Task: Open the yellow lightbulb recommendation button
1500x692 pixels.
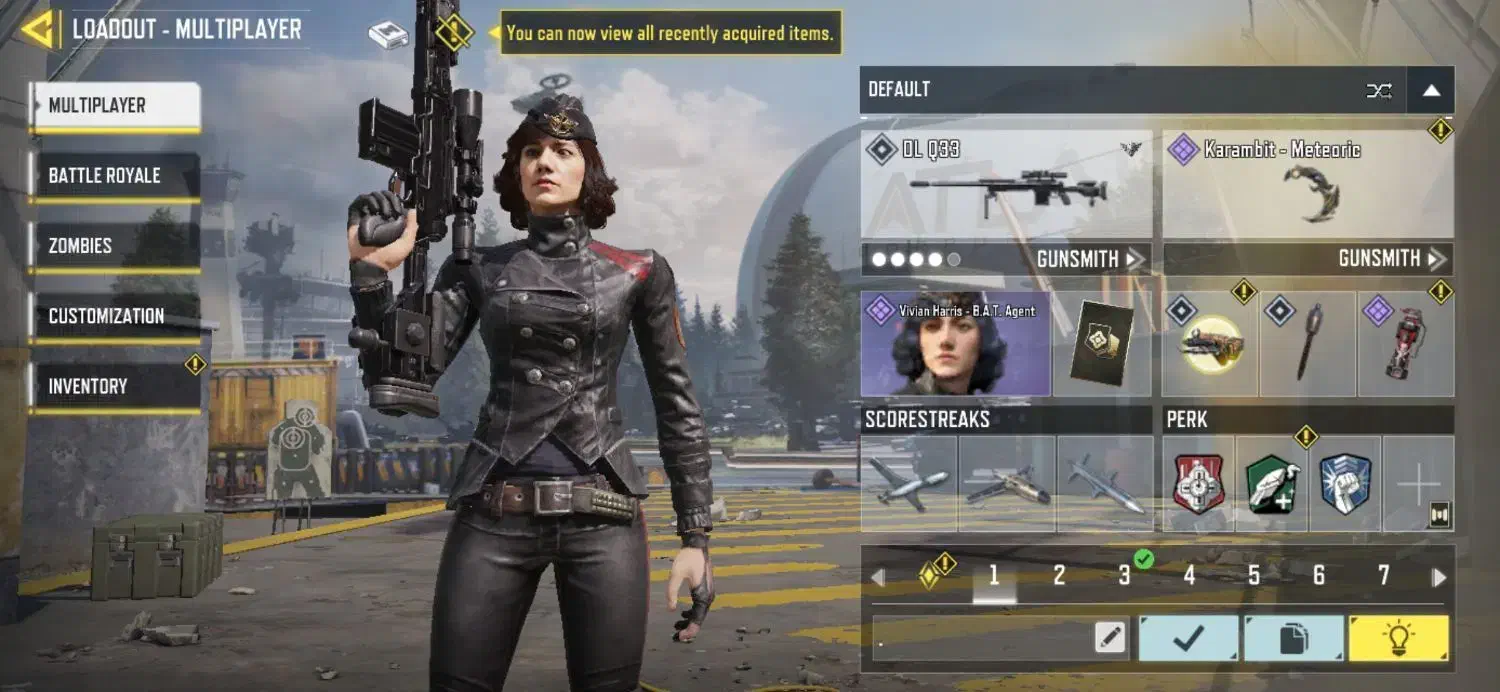Action: tap(1398, 638)
